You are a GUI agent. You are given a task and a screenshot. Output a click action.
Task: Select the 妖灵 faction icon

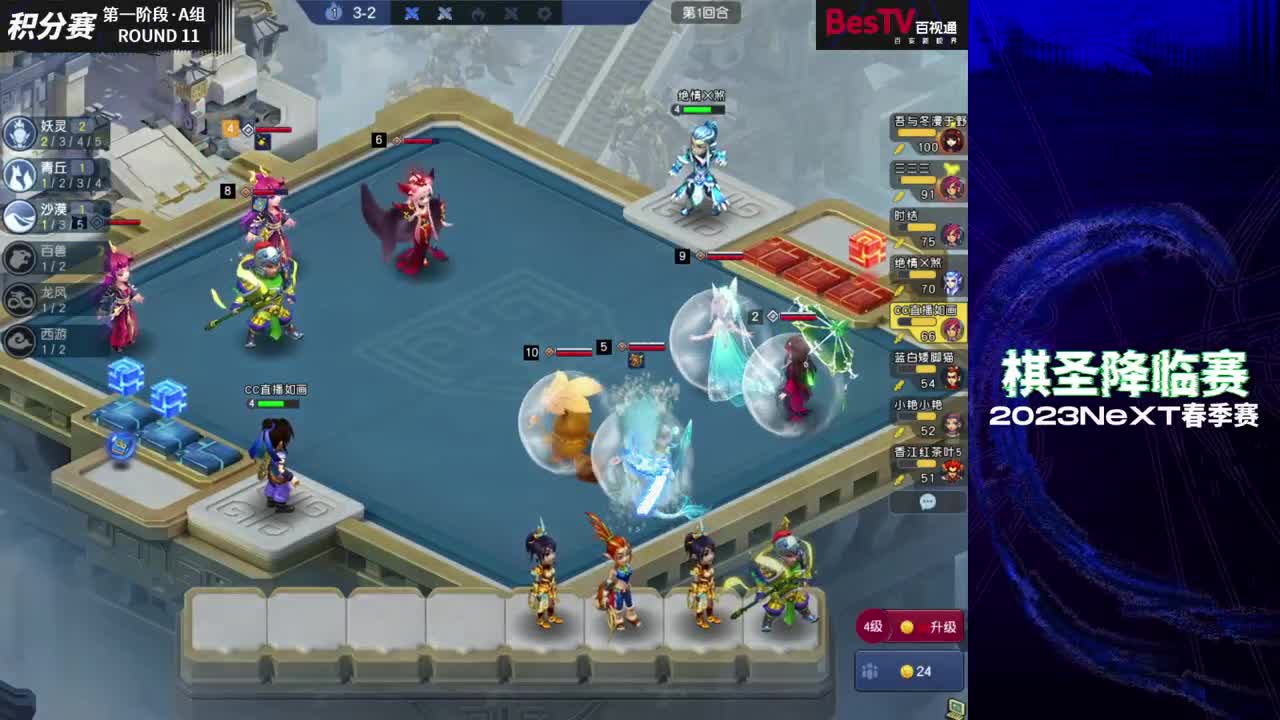click(18, 133)
